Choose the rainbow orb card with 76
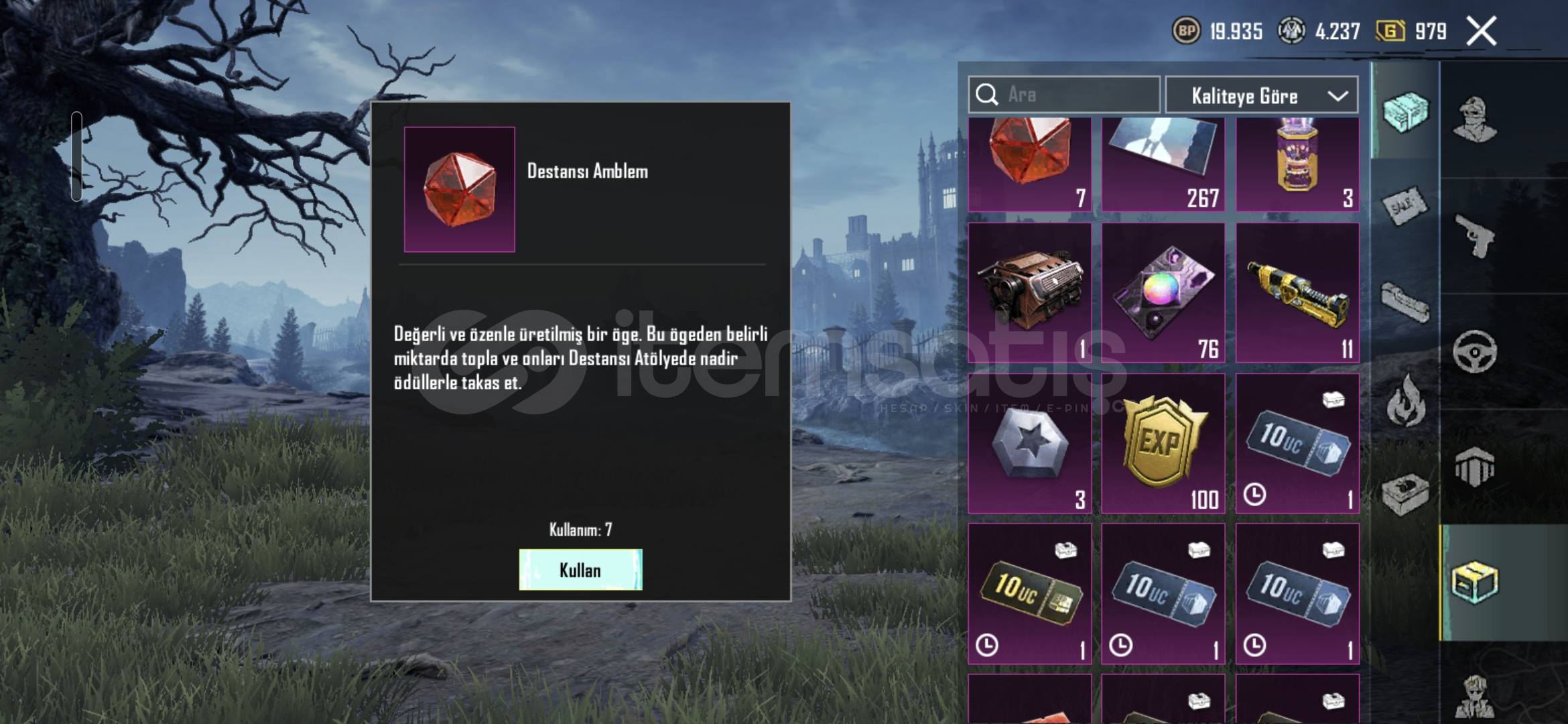Screen dimensions: 1568x724 pyautogui.click(x=1163, y=293)
